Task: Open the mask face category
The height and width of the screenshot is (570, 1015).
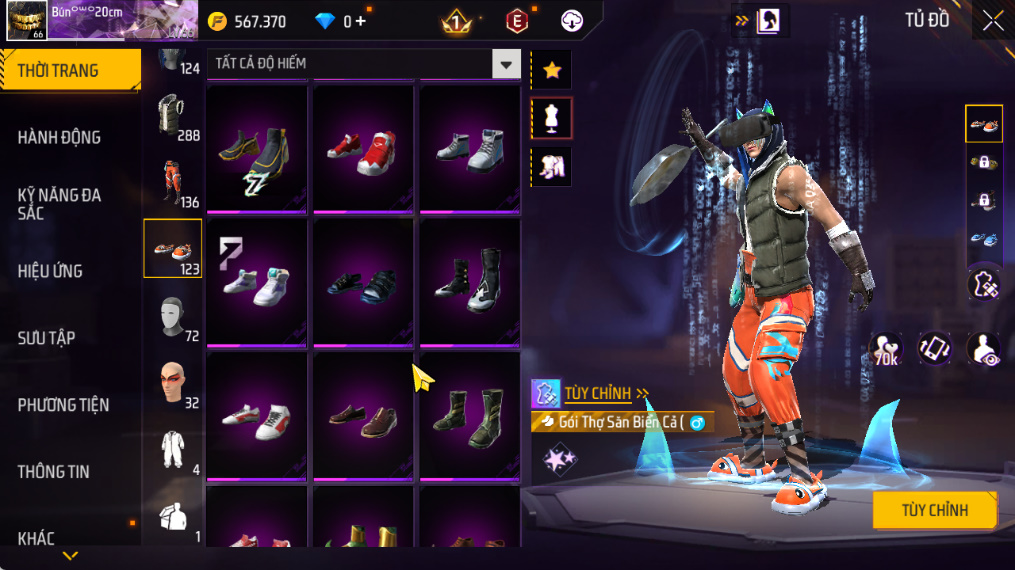Action: [x=171, y=316]
